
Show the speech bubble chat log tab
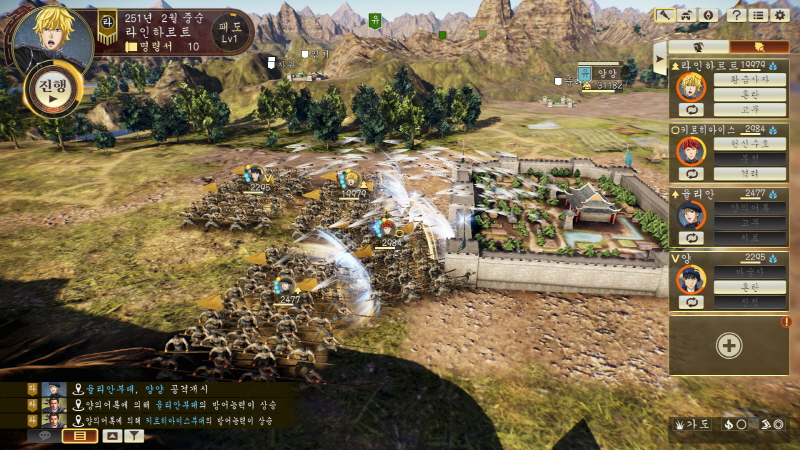45,436
